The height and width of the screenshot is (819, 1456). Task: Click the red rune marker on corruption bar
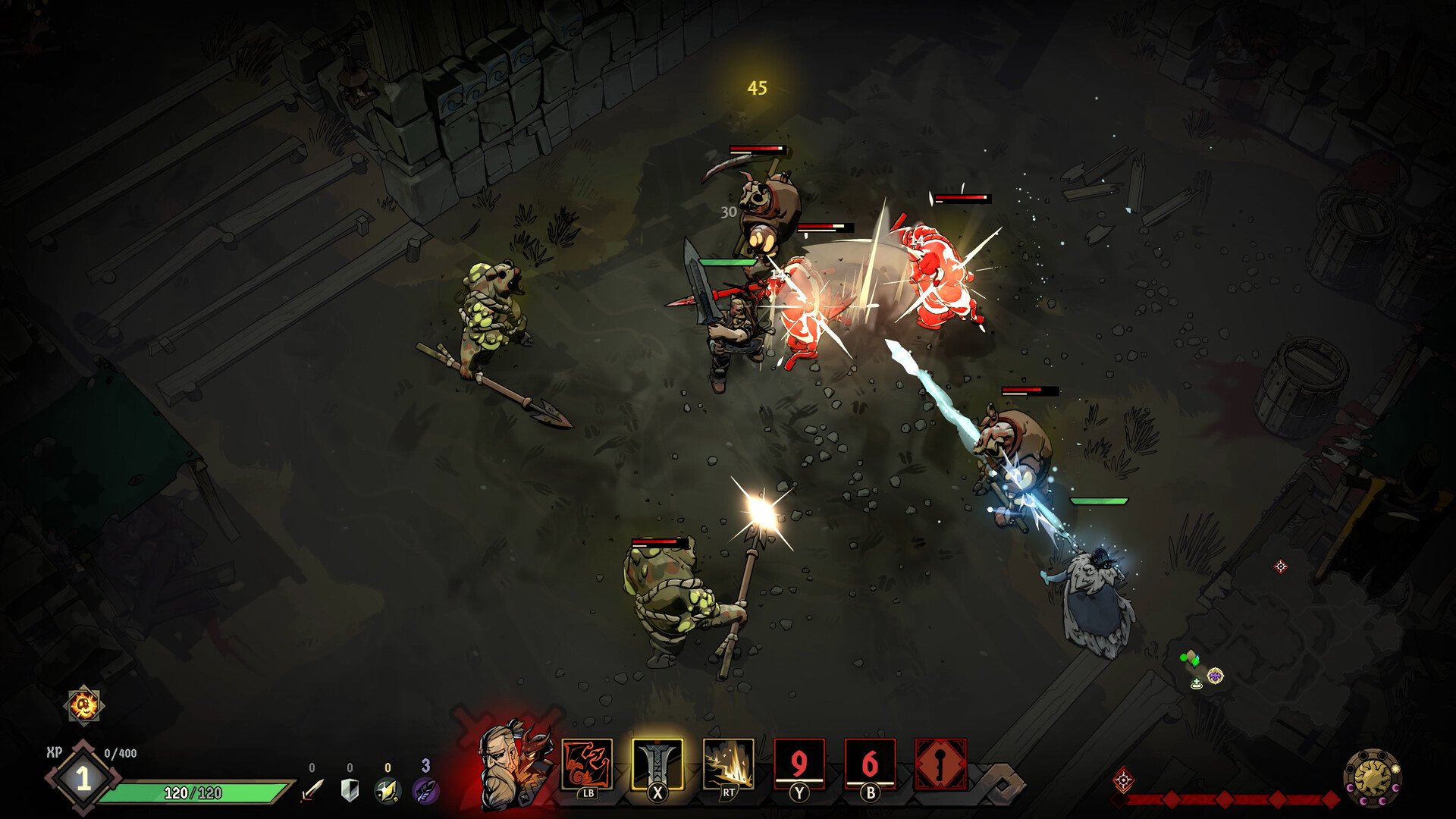(x=1124, y=780)
